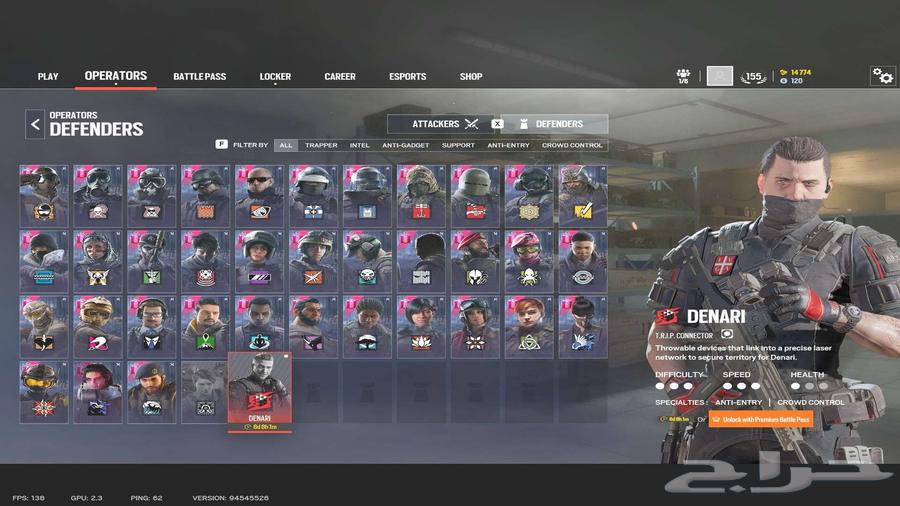Open the Esports tab
The height and width of the screenshot is (506, 900).
[x=407, y=77]
